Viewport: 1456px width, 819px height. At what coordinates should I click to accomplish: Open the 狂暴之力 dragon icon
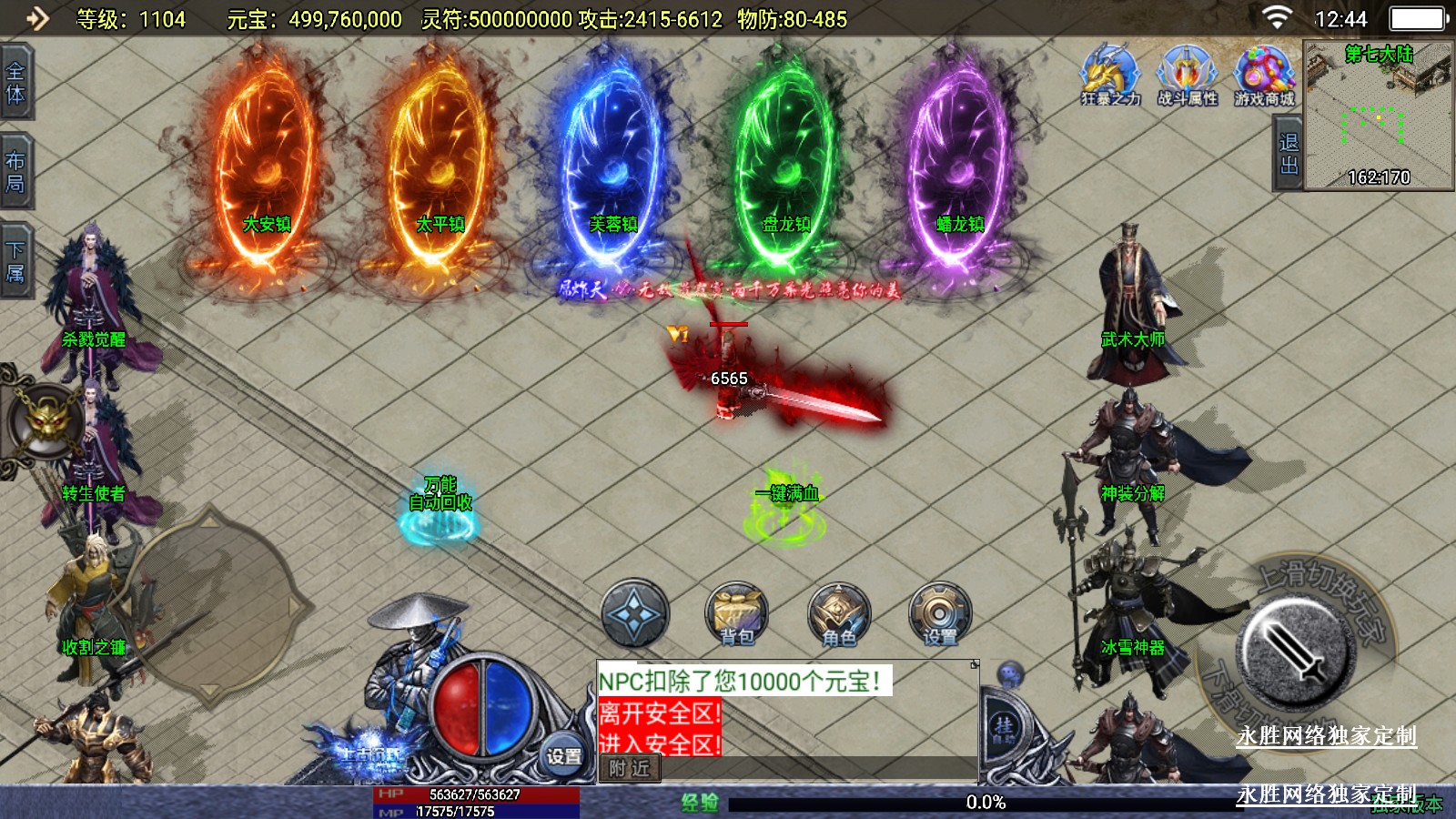[1110, 75]
